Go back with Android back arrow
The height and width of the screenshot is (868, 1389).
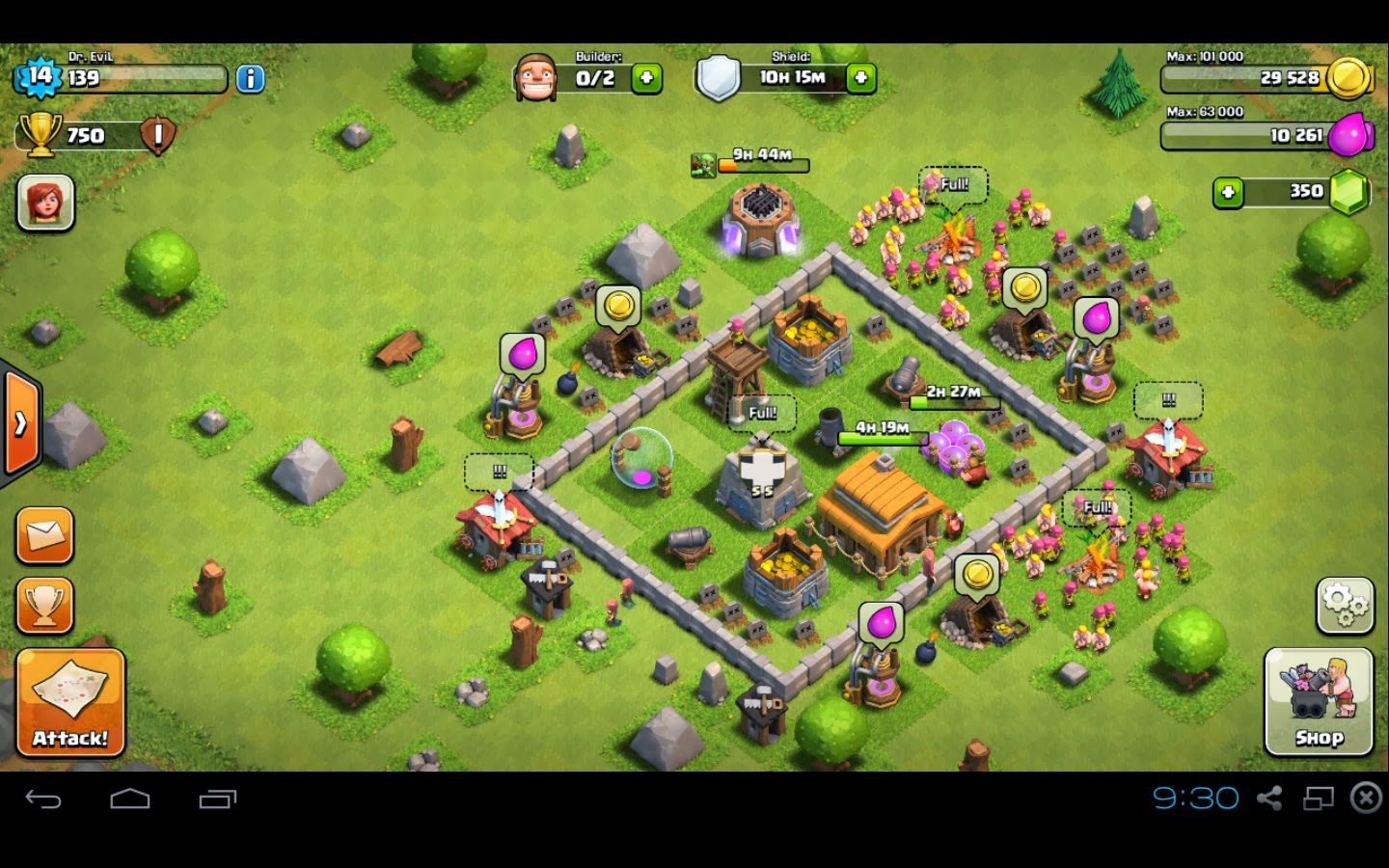click(x=43, y=799)
